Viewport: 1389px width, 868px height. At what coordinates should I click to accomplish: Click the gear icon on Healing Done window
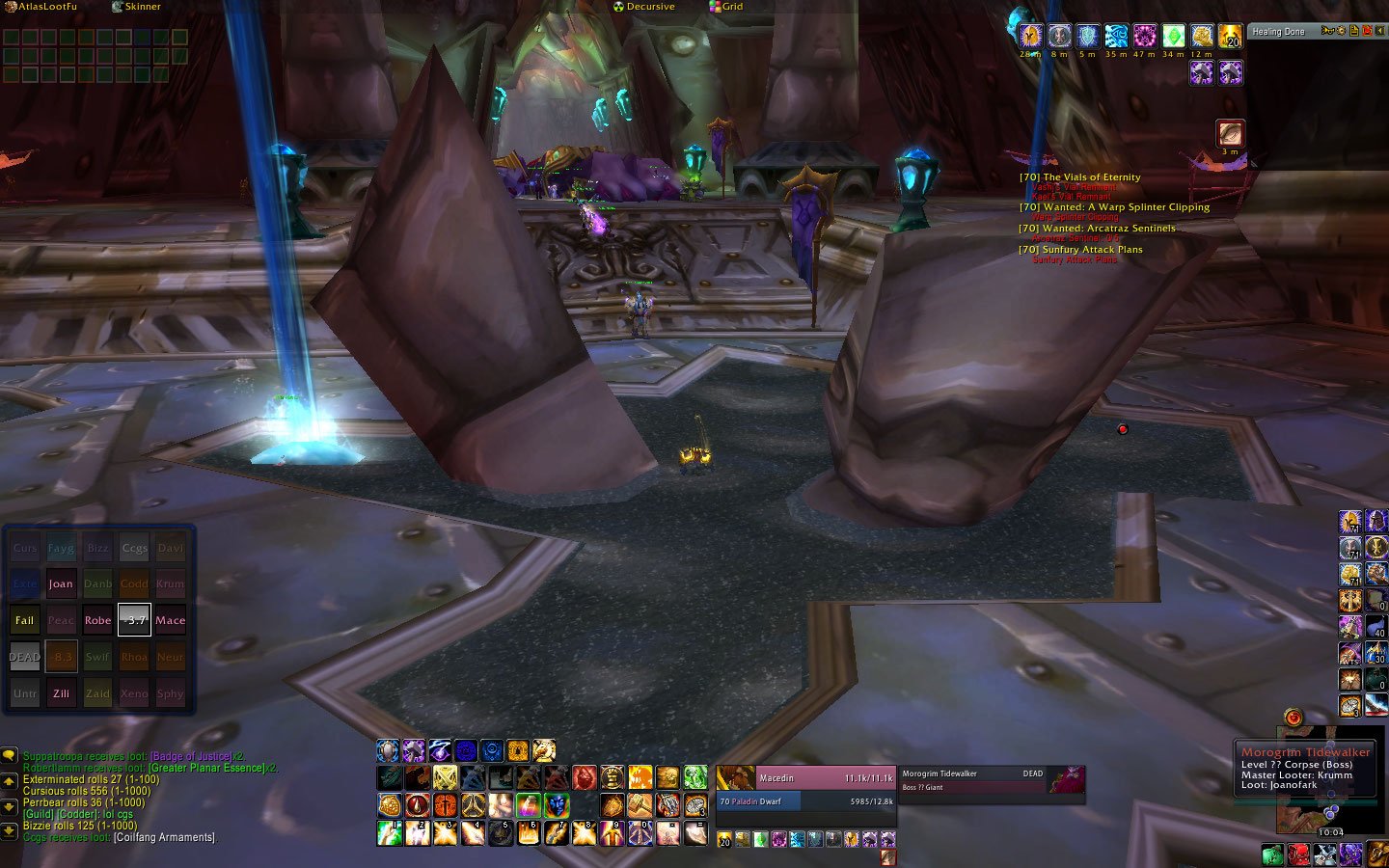coord(1341,31)
